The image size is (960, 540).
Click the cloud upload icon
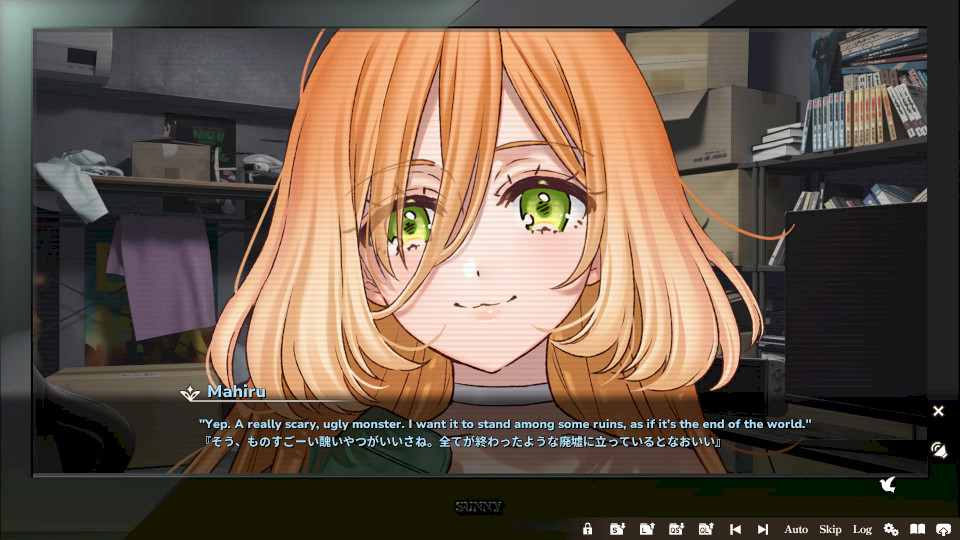click(x=944, y=529)
